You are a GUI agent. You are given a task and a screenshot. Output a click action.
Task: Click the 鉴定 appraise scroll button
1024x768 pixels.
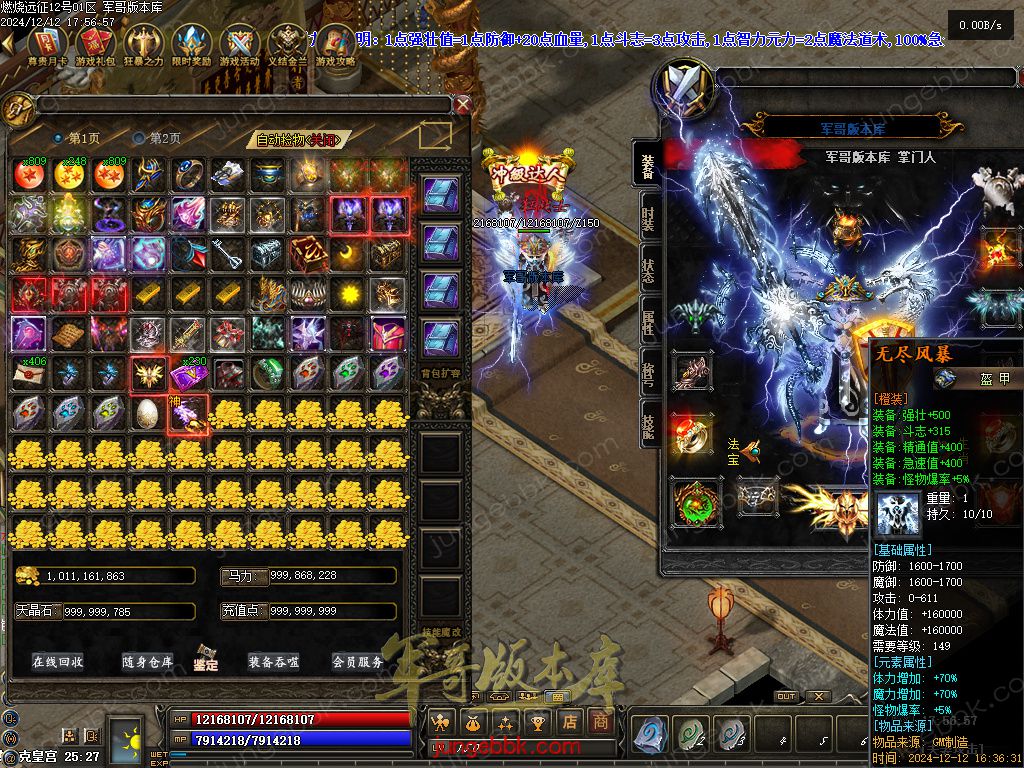pyautogui.click(x=207, y=658)
